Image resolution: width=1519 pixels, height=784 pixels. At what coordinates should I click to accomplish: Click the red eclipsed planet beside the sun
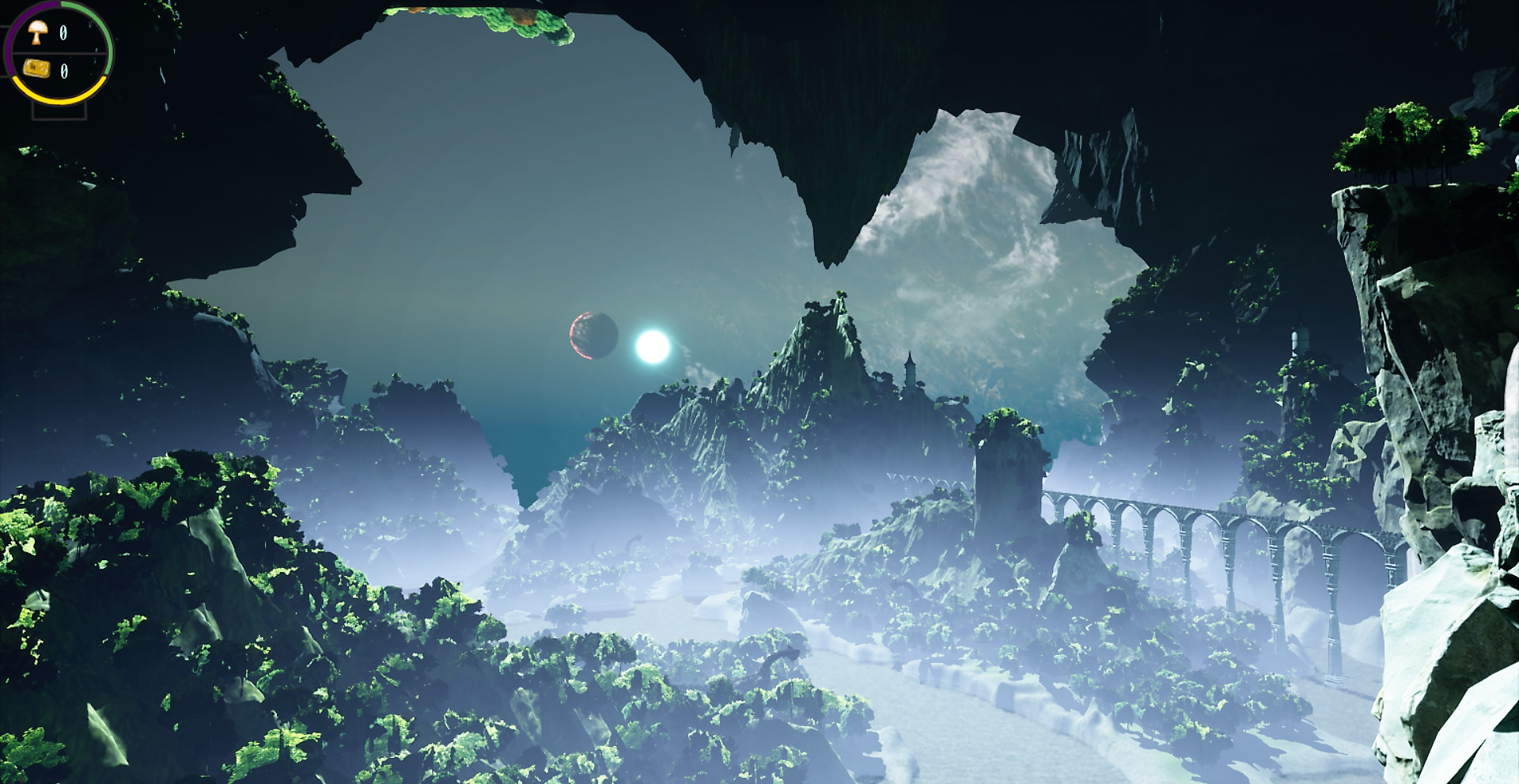coord(593,335)
